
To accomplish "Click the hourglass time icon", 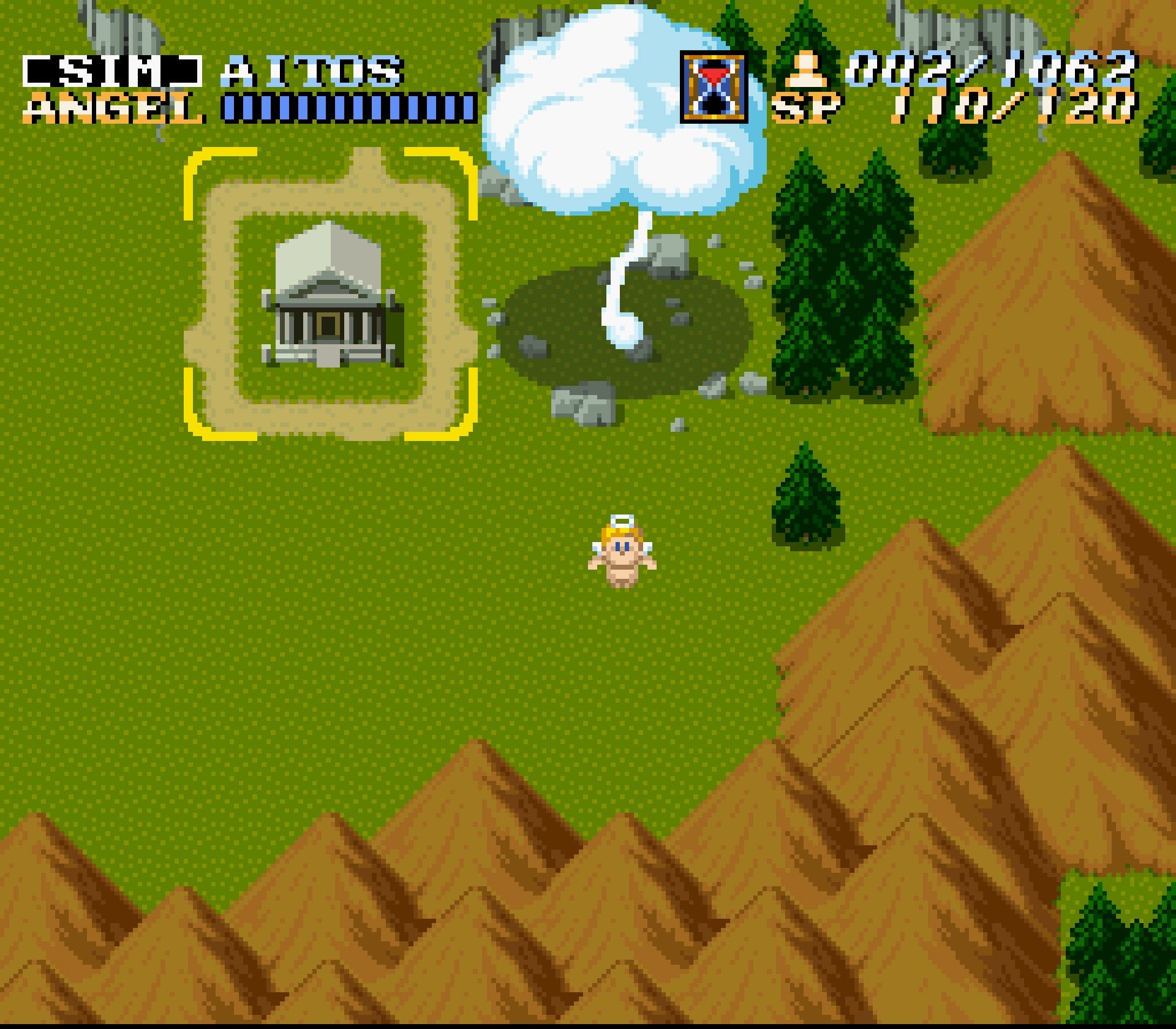I will [712, 87].
